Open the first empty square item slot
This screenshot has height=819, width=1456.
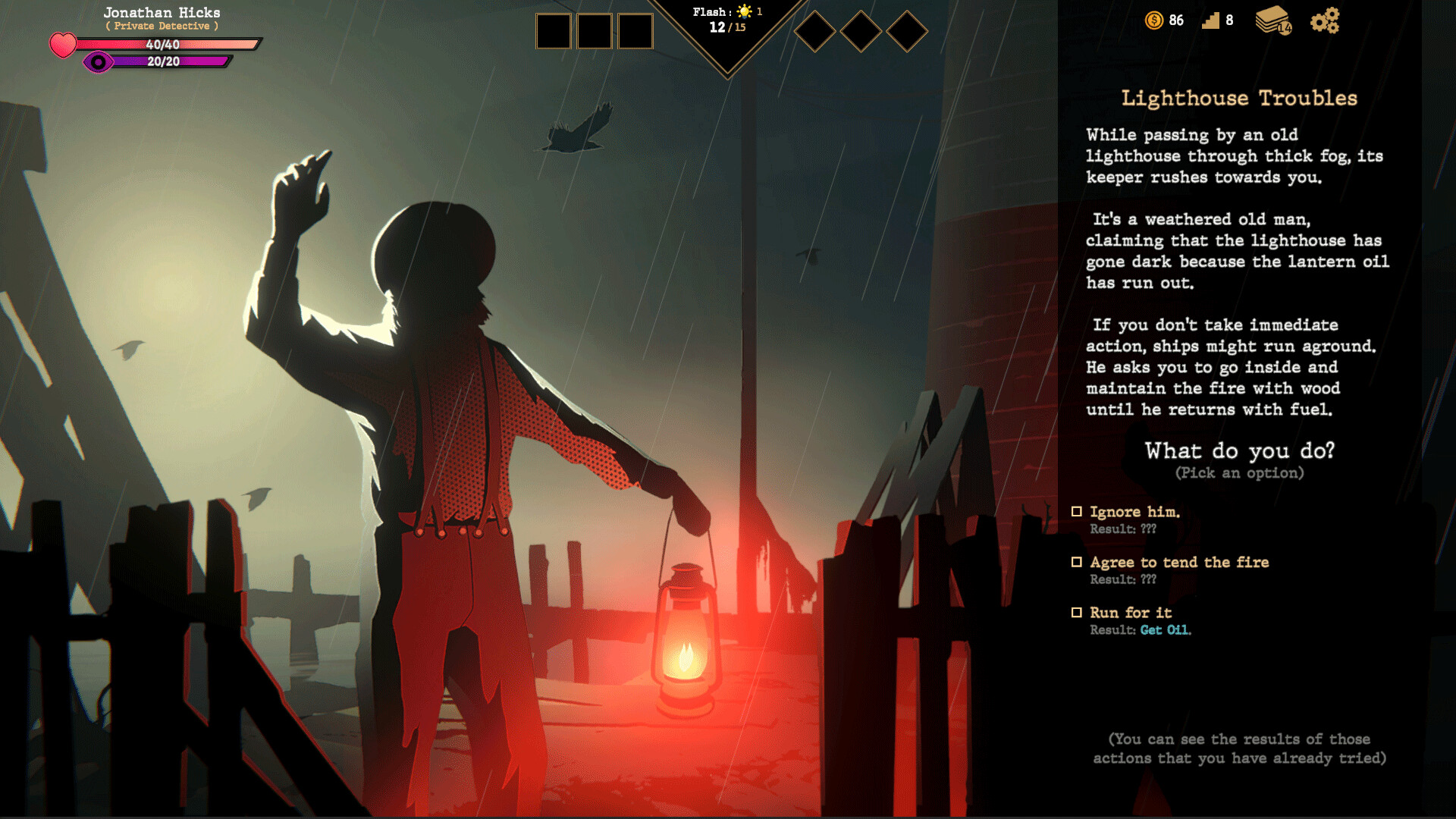pos(553,31)
